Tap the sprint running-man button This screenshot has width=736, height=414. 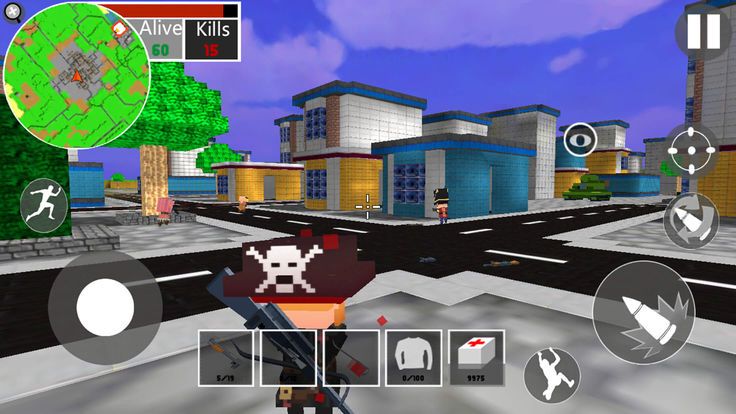pyautogui.click(x=44, y=205)
